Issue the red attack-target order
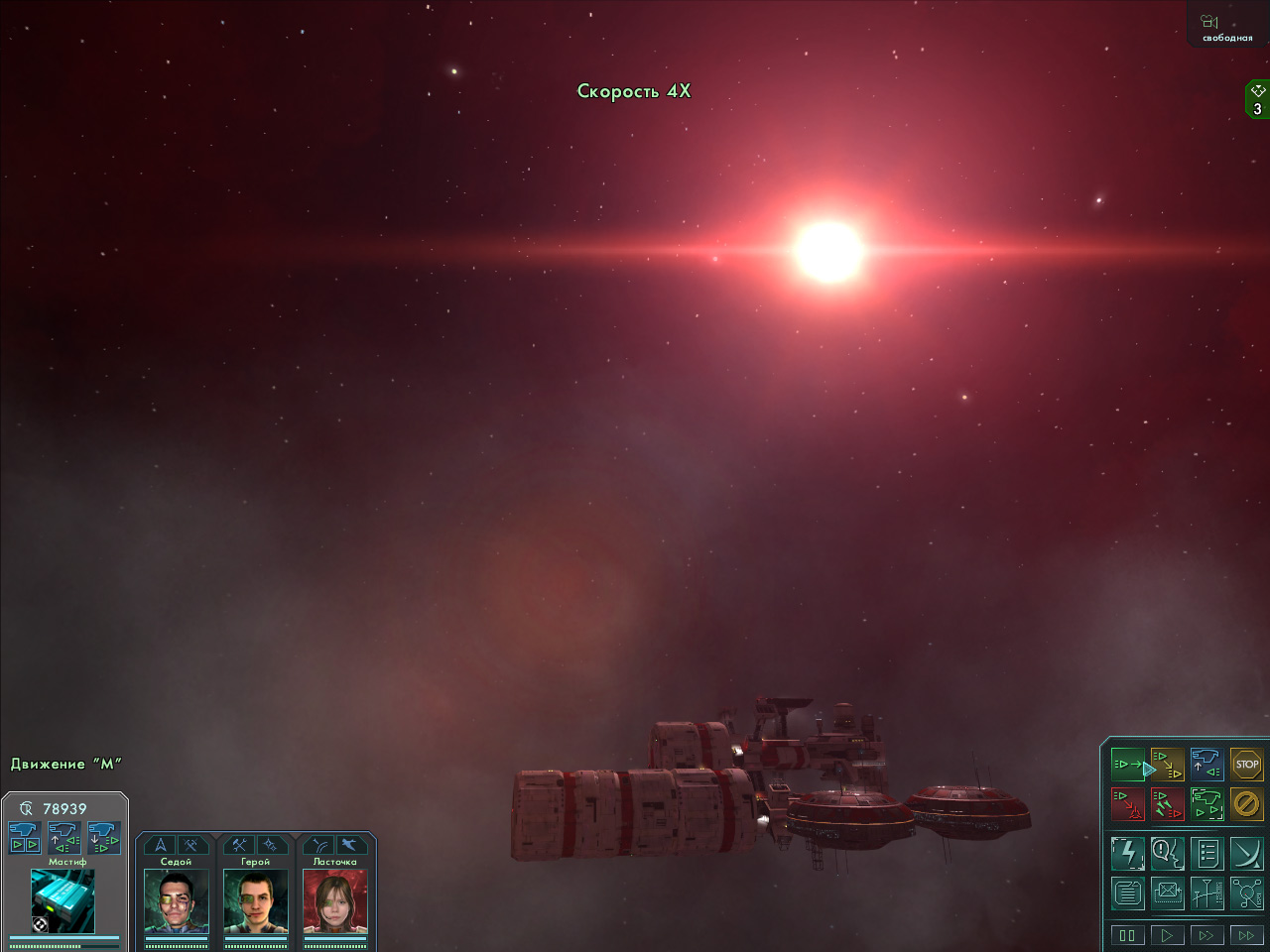Image resolution: width=1270 pixels, height=952 pixels. pyautogui.click(x=1128, y=803)
